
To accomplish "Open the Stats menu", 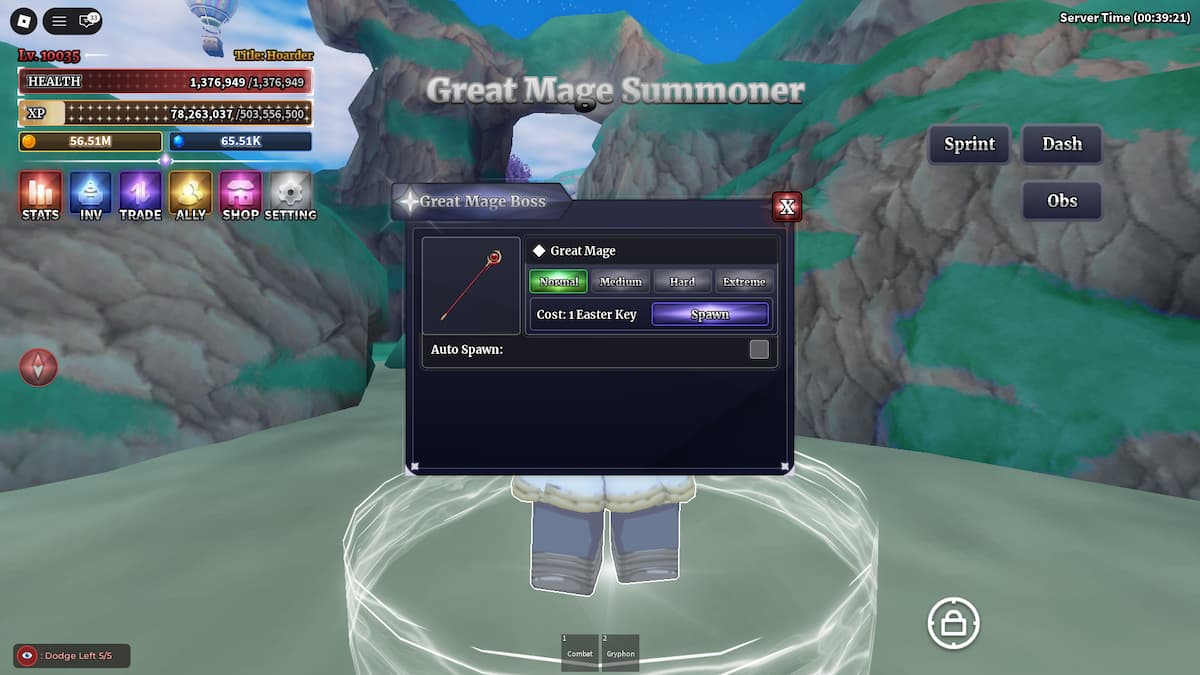I will pos(40,195).
